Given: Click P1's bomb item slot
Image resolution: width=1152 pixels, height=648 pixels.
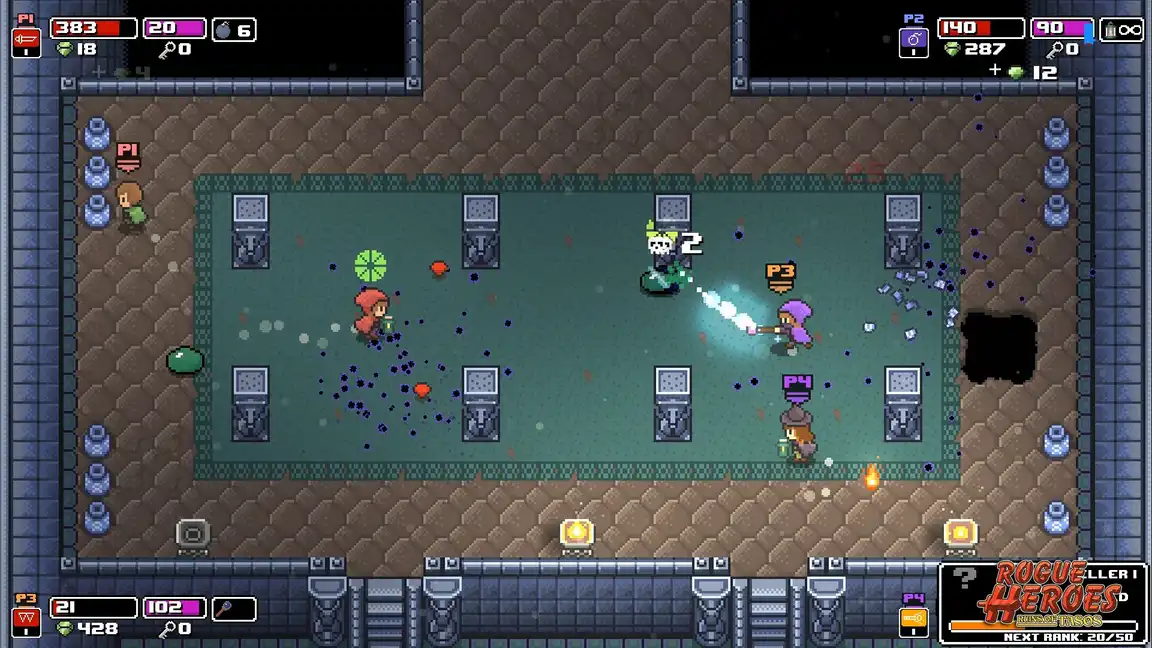Looking at the screenshot, I should [x=234, y=29].
